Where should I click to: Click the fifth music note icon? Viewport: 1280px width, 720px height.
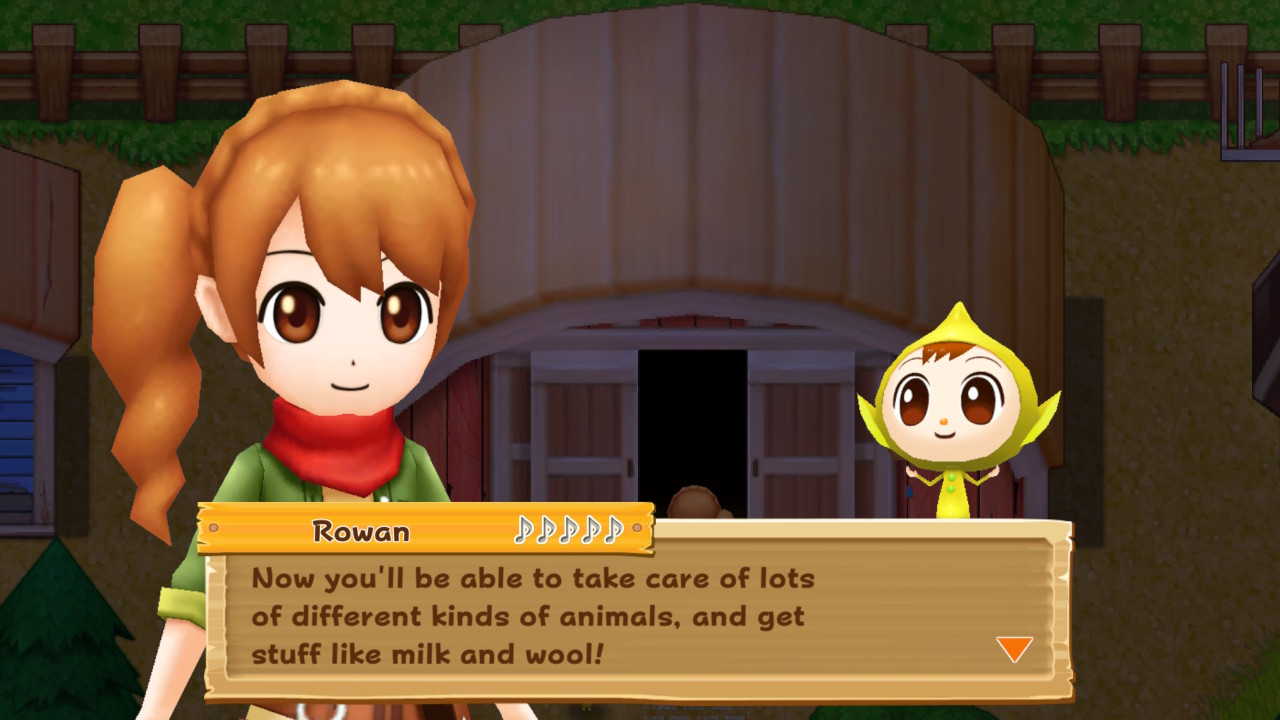613,531
